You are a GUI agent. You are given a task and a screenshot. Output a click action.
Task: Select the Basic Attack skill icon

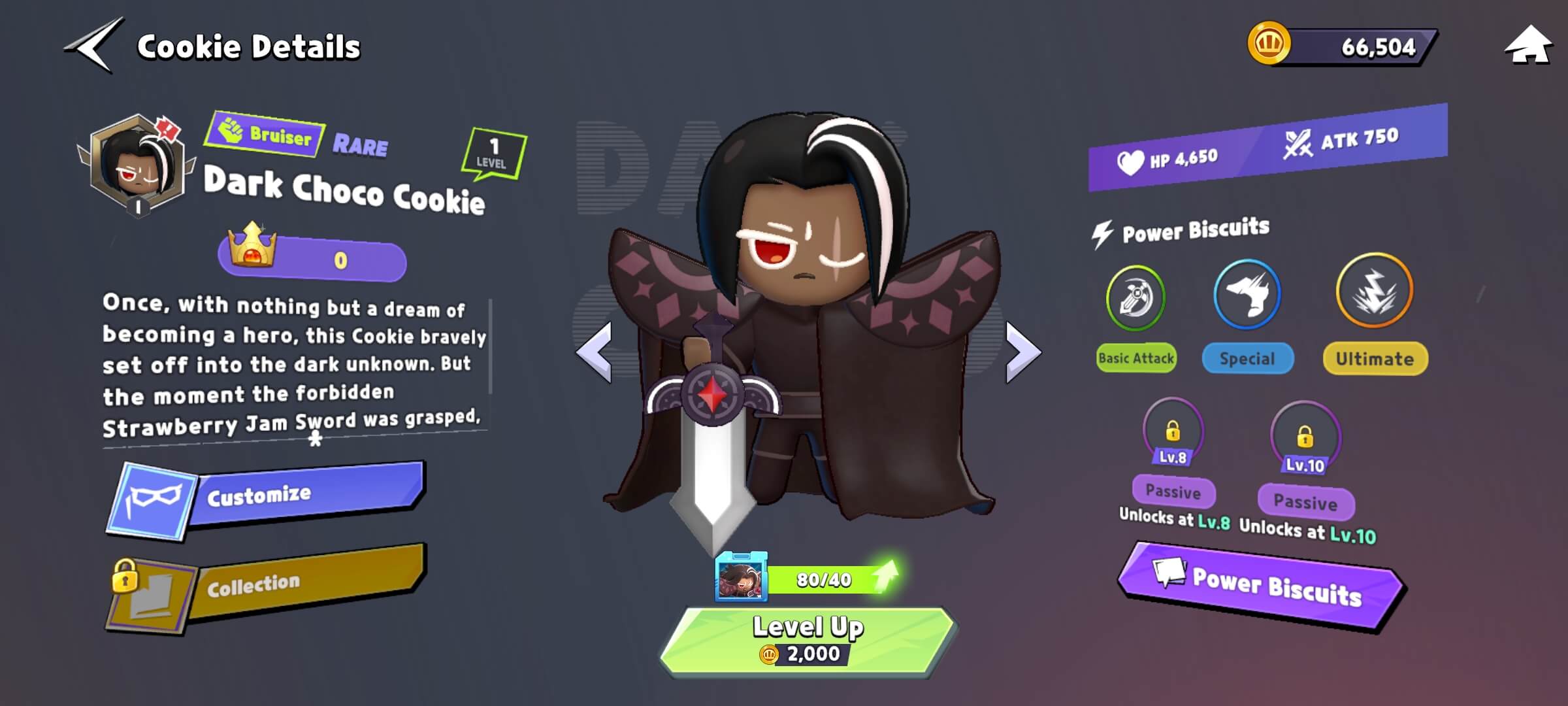[x=1135, y=298]
